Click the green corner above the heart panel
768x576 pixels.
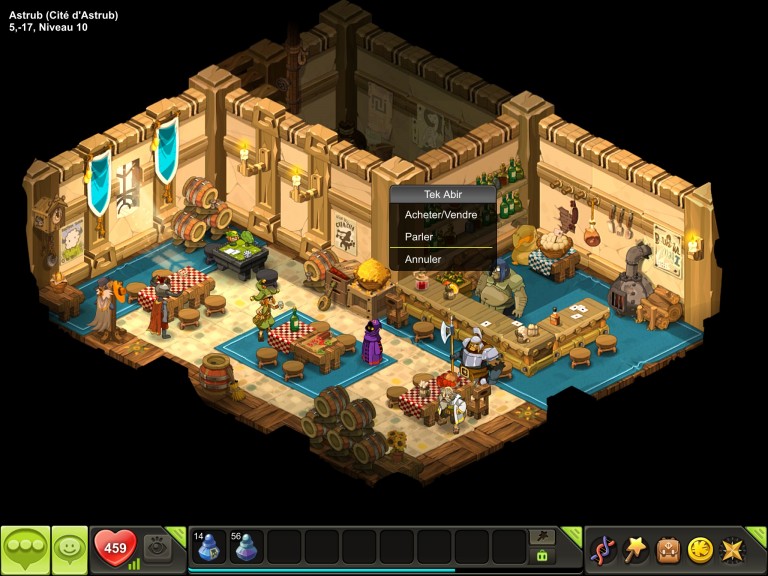[x=177, y=534]
